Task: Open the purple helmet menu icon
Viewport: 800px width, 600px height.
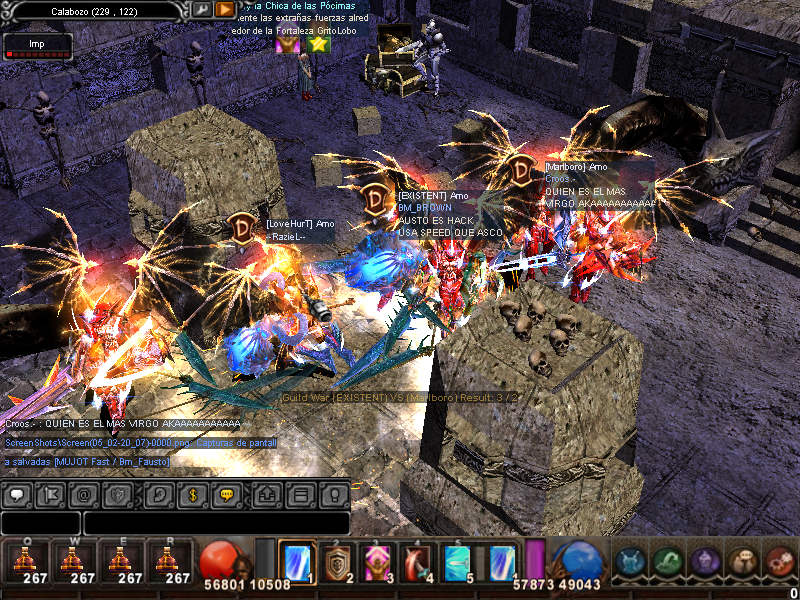Action: click(706, 562)
